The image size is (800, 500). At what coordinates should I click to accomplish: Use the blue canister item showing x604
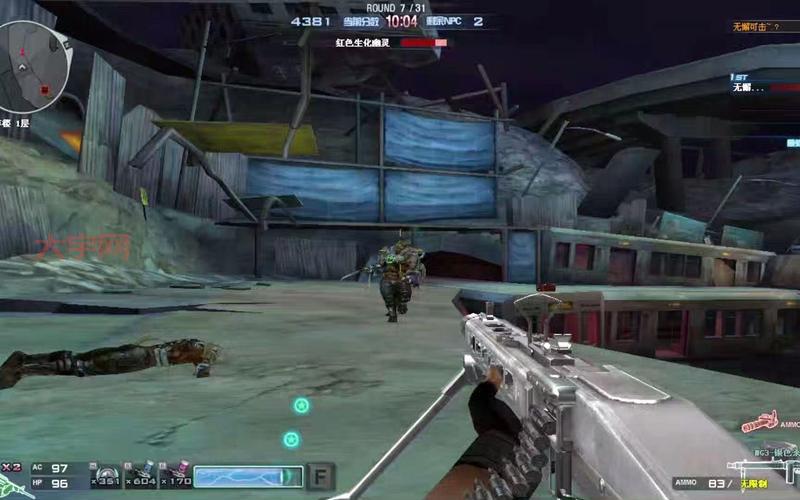click(141, 474)
